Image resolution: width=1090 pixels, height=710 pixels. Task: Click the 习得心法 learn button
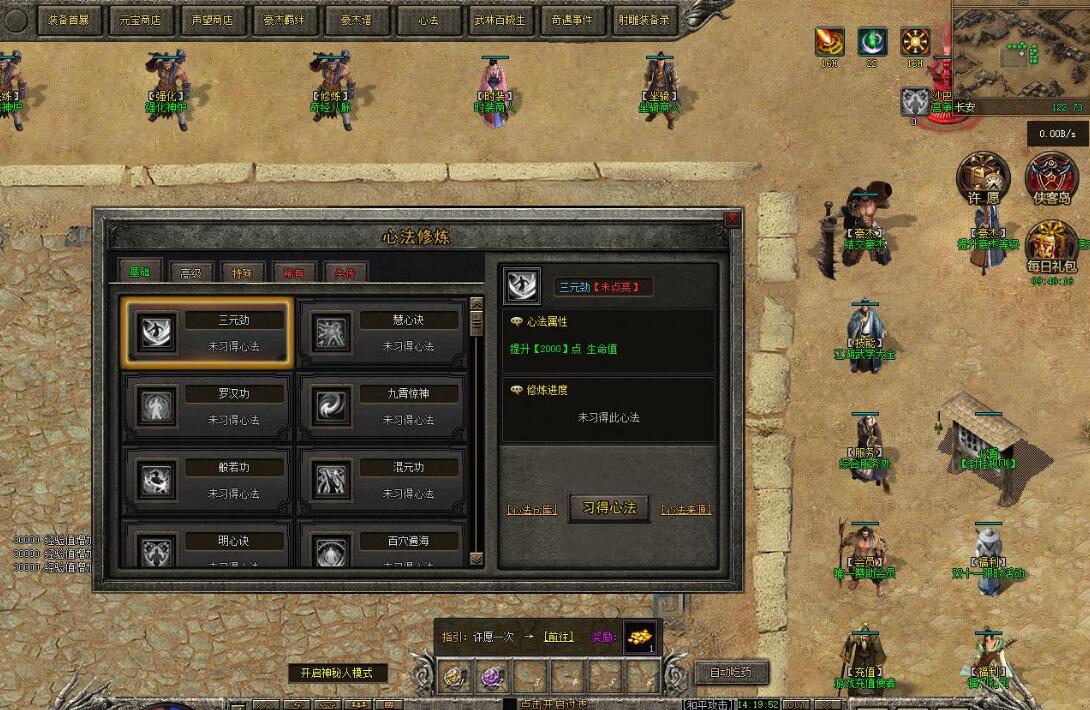(609, 507)
